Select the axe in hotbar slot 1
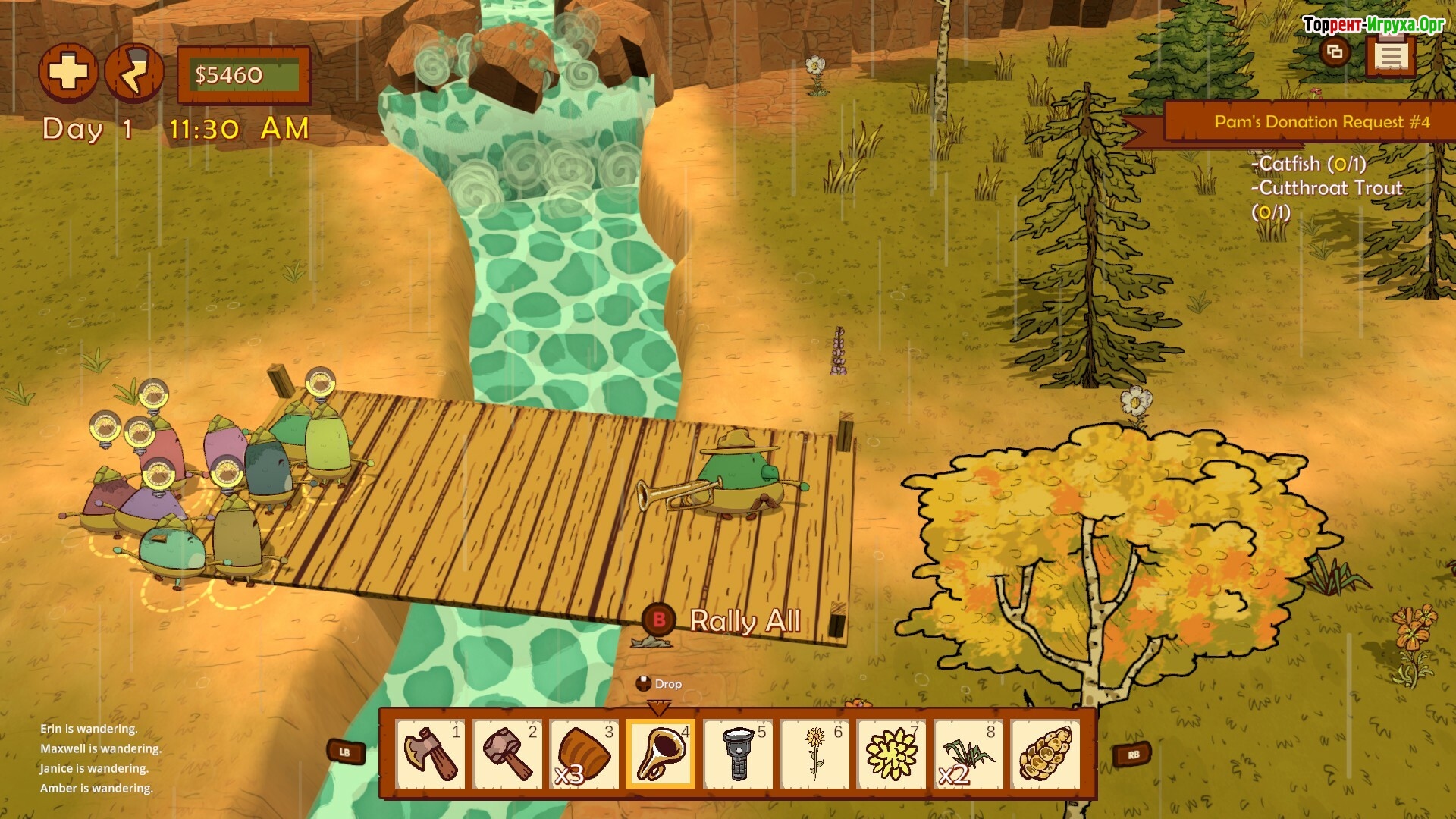Image resolution: width=1456 pixels, height=819 pixels. click(x=430, y=754)
